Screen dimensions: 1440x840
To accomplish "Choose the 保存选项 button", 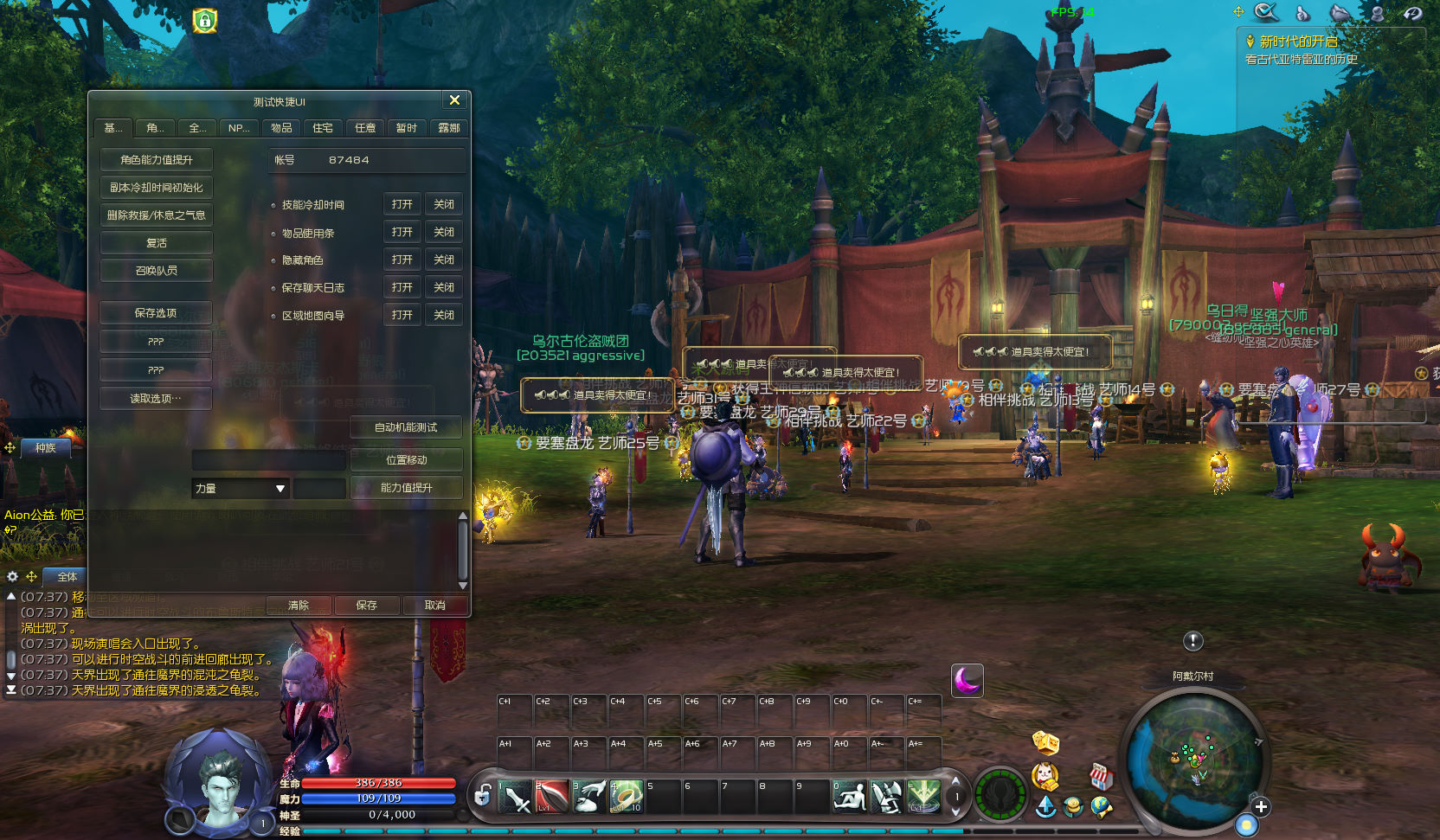I will pos(156,313).
